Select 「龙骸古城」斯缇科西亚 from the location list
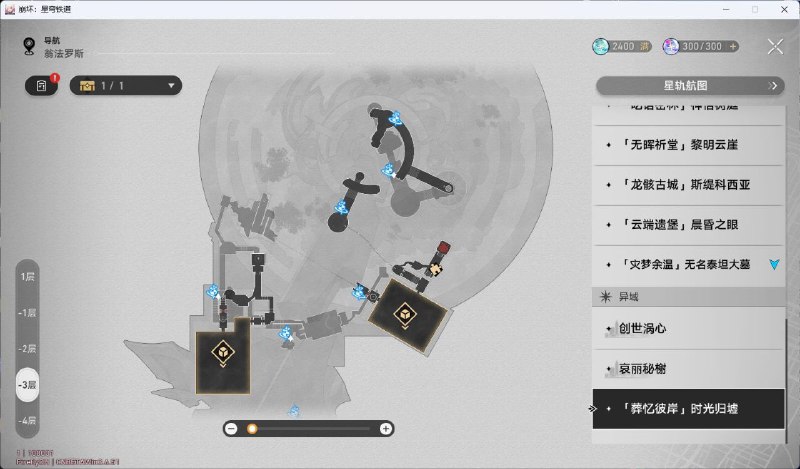Image resolution: width=800 pixels, height=469 pixels. click(x=687, y=184)
